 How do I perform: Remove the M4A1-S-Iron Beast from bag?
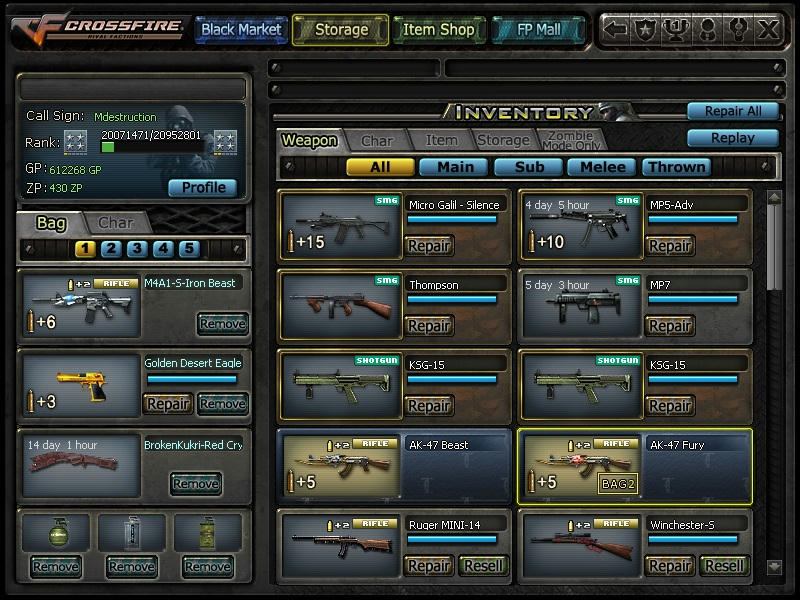(222, 324)
